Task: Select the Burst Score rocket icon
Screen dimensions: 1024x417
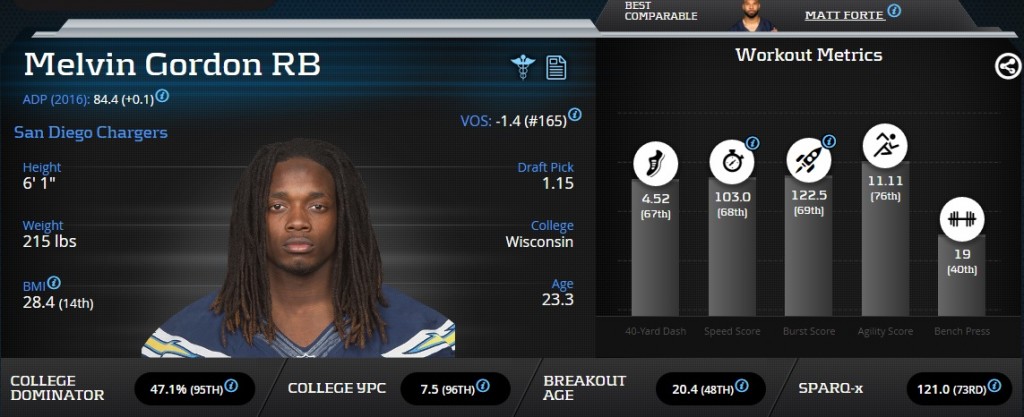Action: [x=808, y=160]
